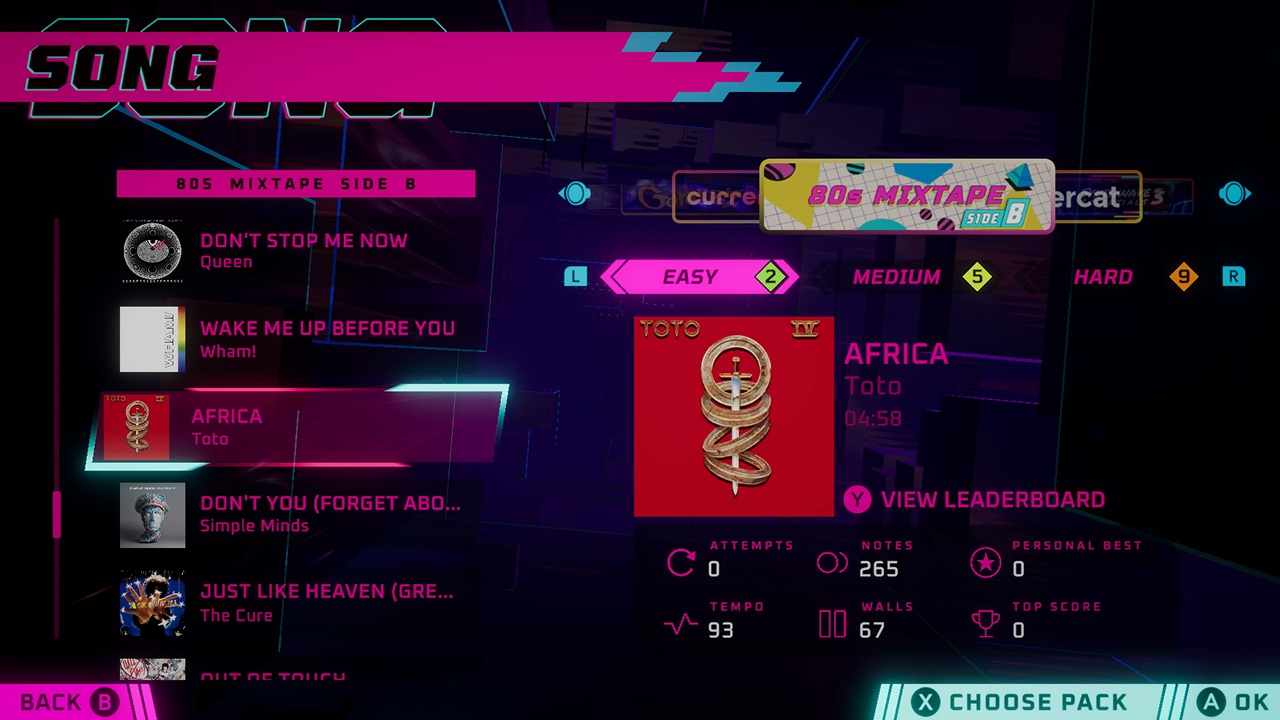Click the L bumper to switch difficulty left
This screenshot has height=720, width=1280.
pos(575,277)
